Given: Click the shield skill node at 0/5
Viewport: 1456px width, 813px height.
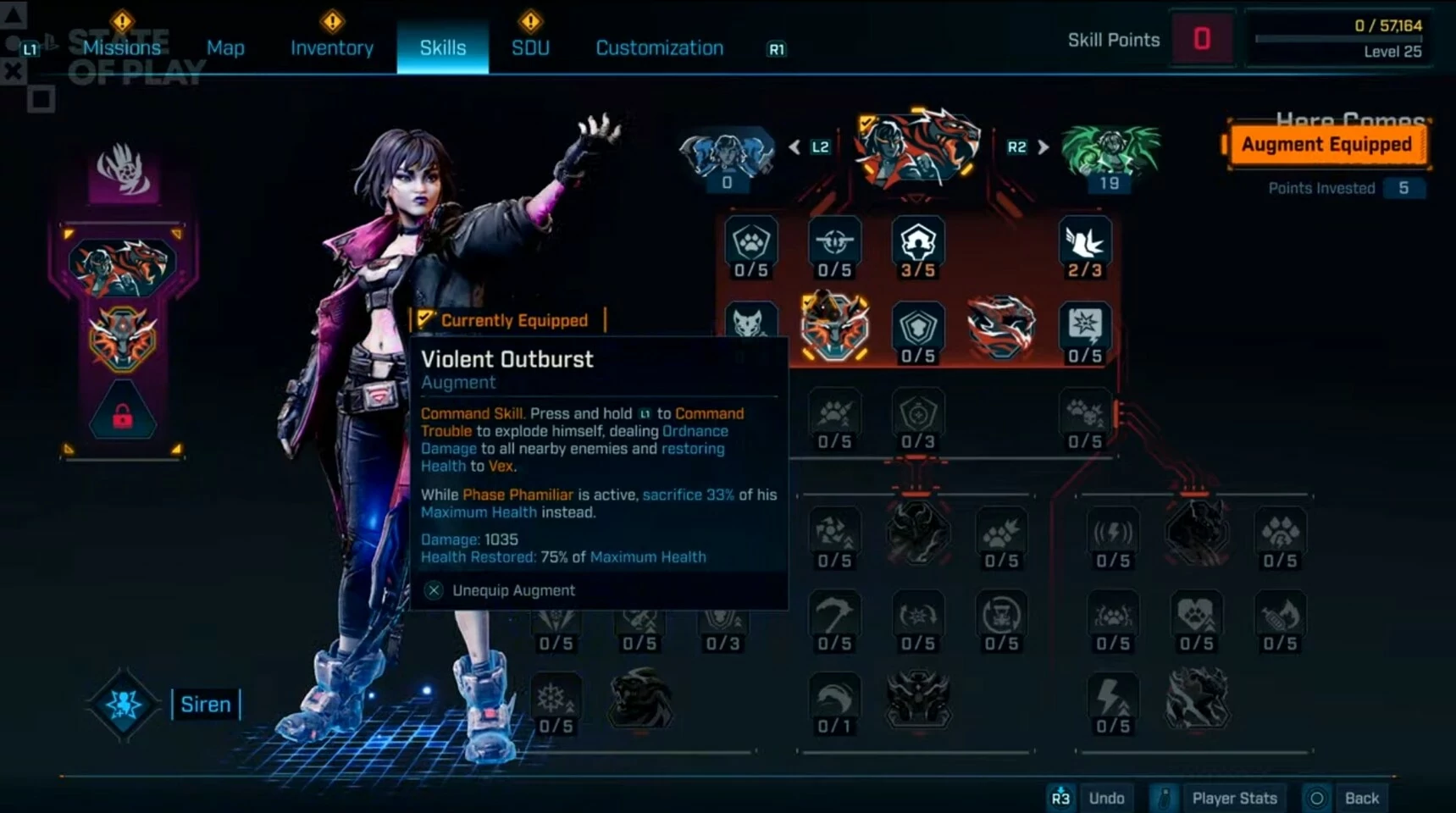Looking at the screenshot, I should [917, 330].
